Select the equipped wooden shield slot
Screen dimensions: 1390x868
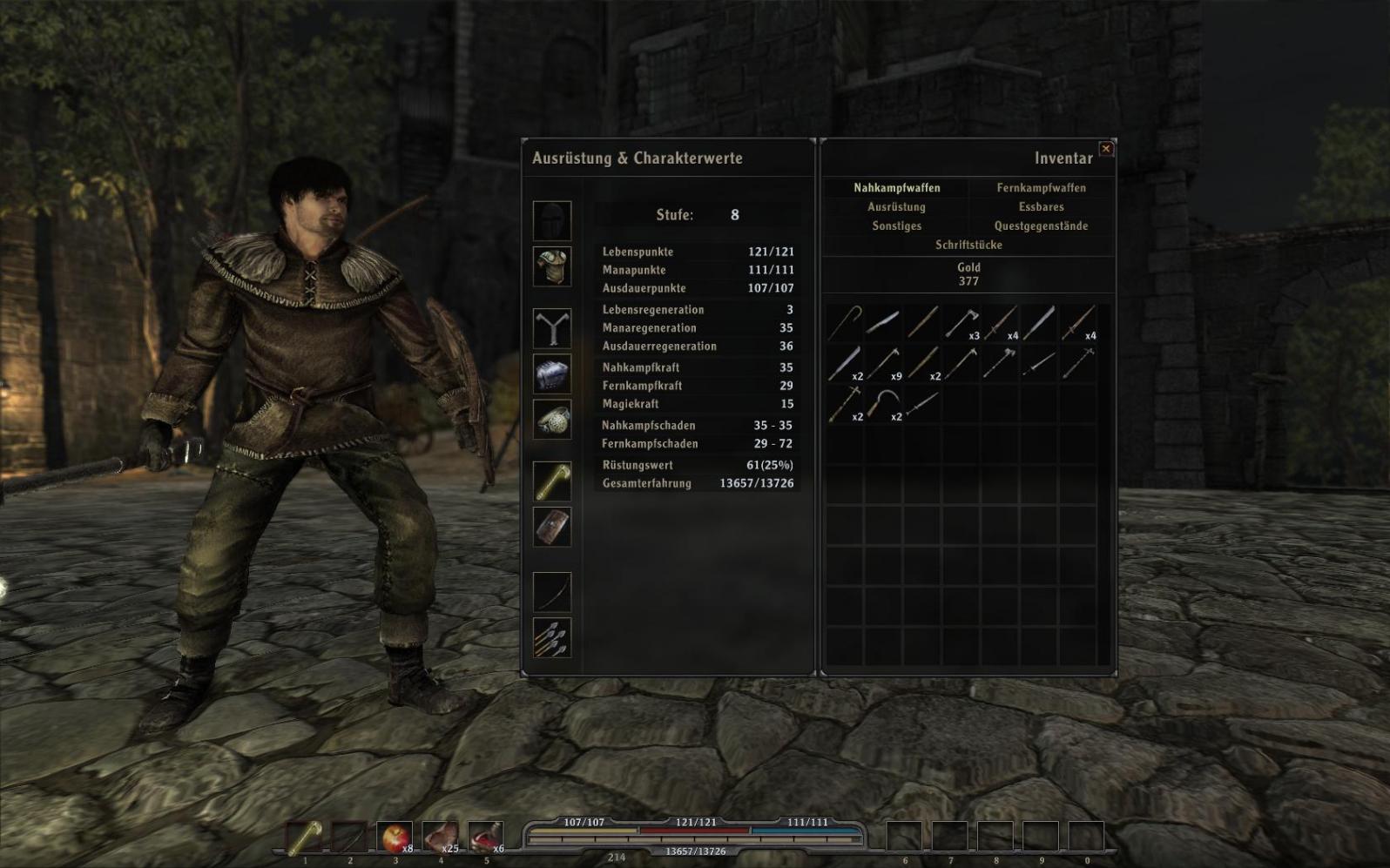pos(552,527)
